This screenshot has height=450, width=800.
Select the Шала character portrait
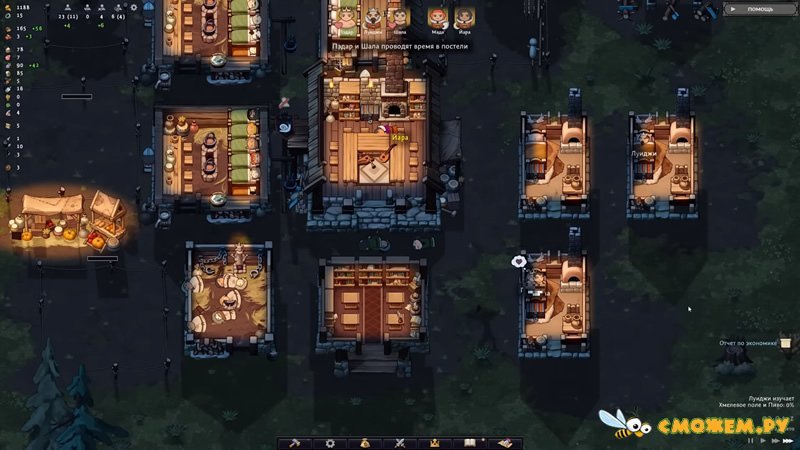(399, 17)
